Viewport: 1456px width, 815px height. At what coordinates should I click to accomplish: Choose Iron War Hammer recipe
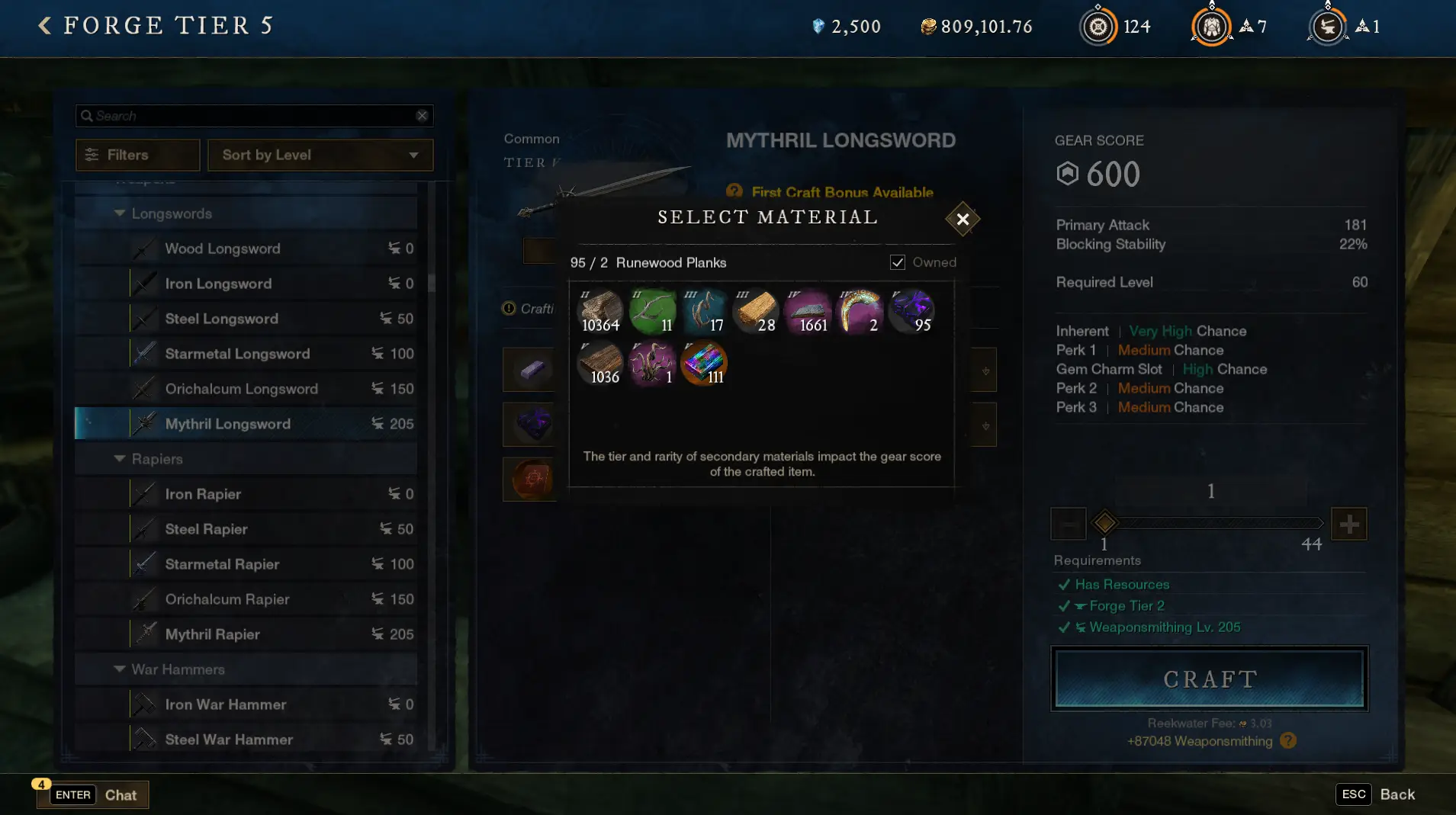coord(226,704)
